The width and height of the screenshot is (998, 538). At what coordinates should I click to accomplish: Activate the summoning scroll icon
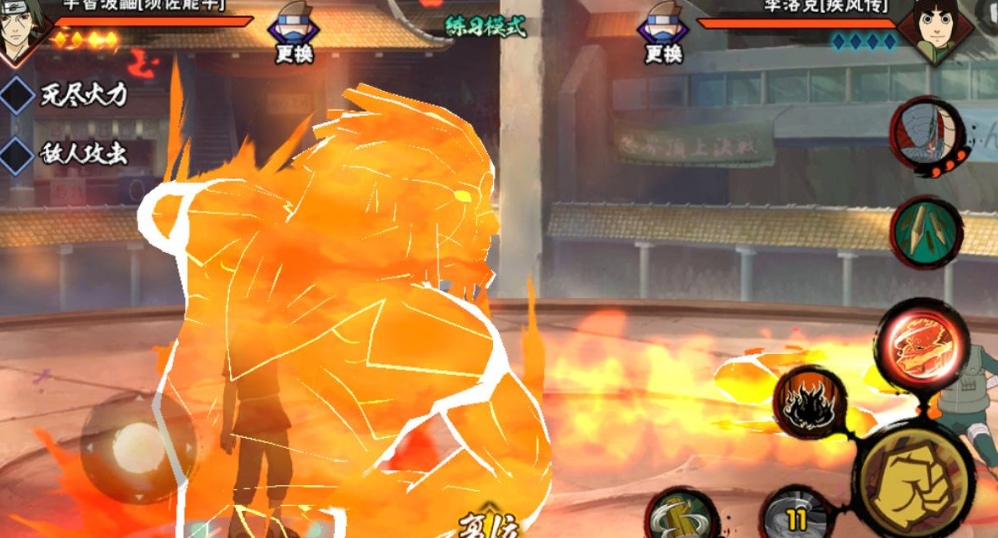927,135
